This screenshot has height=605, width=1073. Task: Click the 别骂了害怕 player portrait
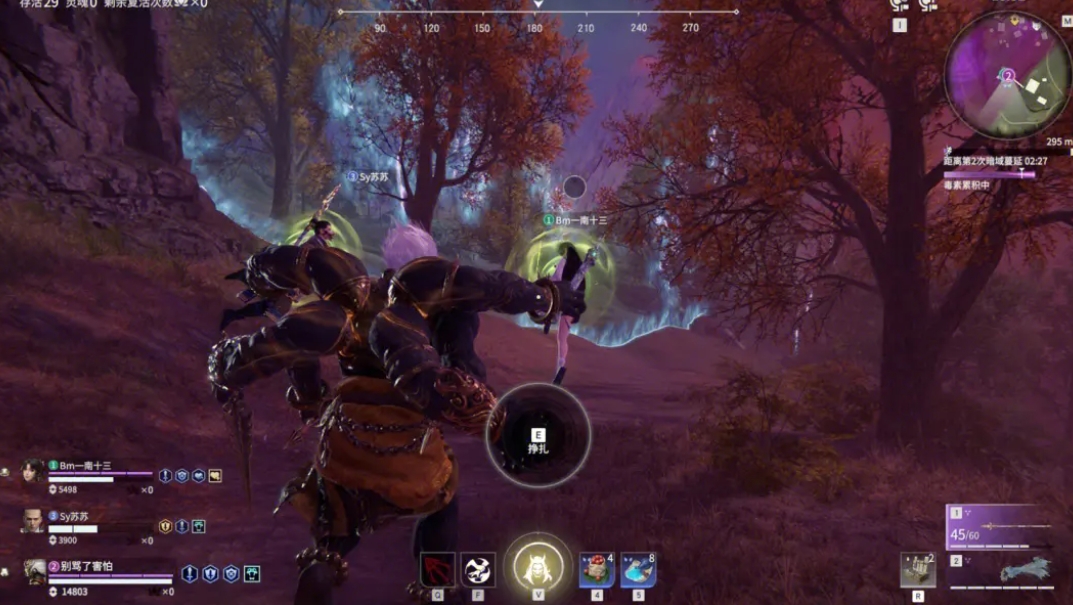[34, 572]
